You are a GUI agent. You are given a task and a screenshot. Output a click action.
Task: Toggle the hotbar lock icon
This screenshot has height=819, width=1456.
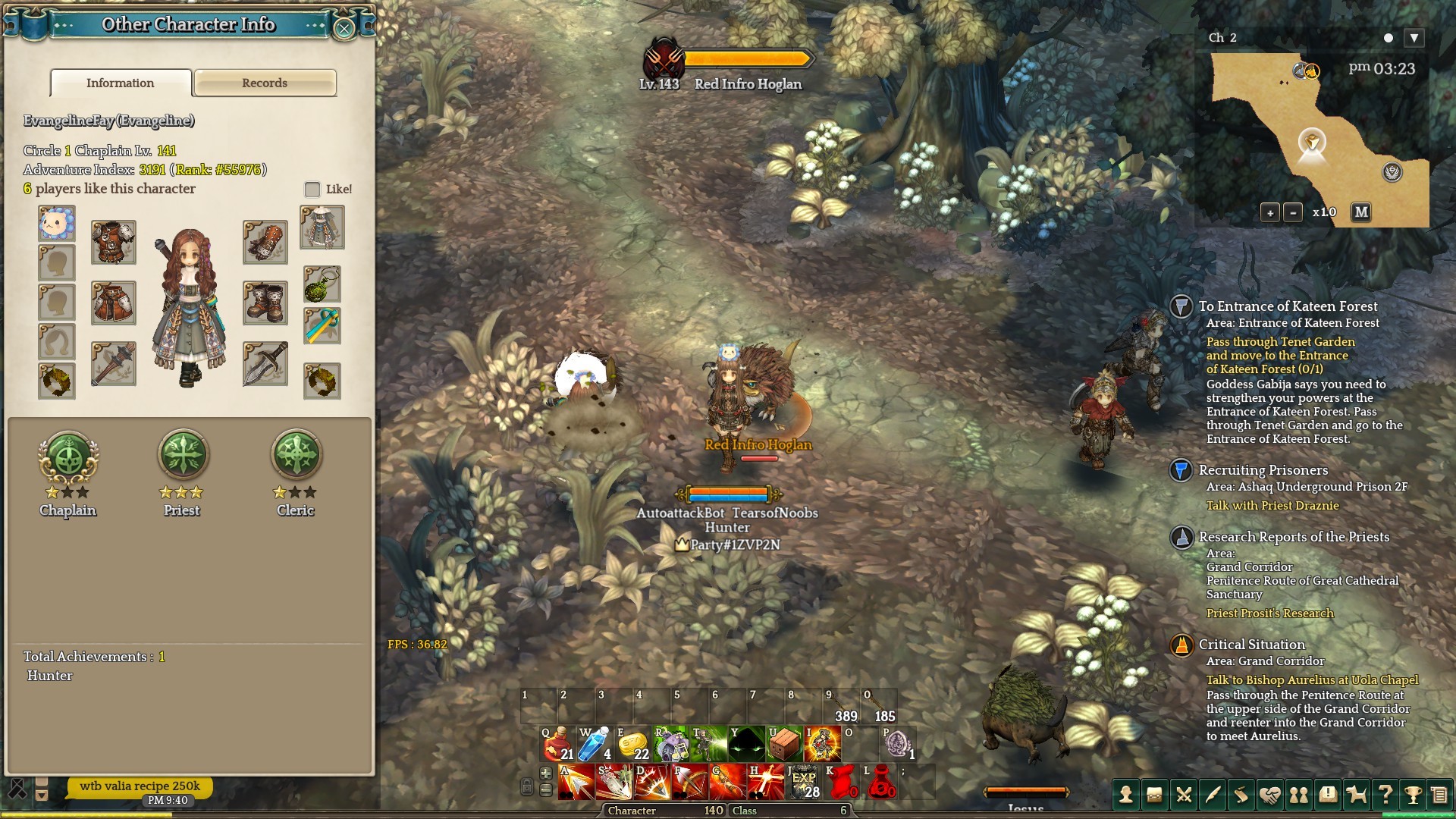[527, 786]
